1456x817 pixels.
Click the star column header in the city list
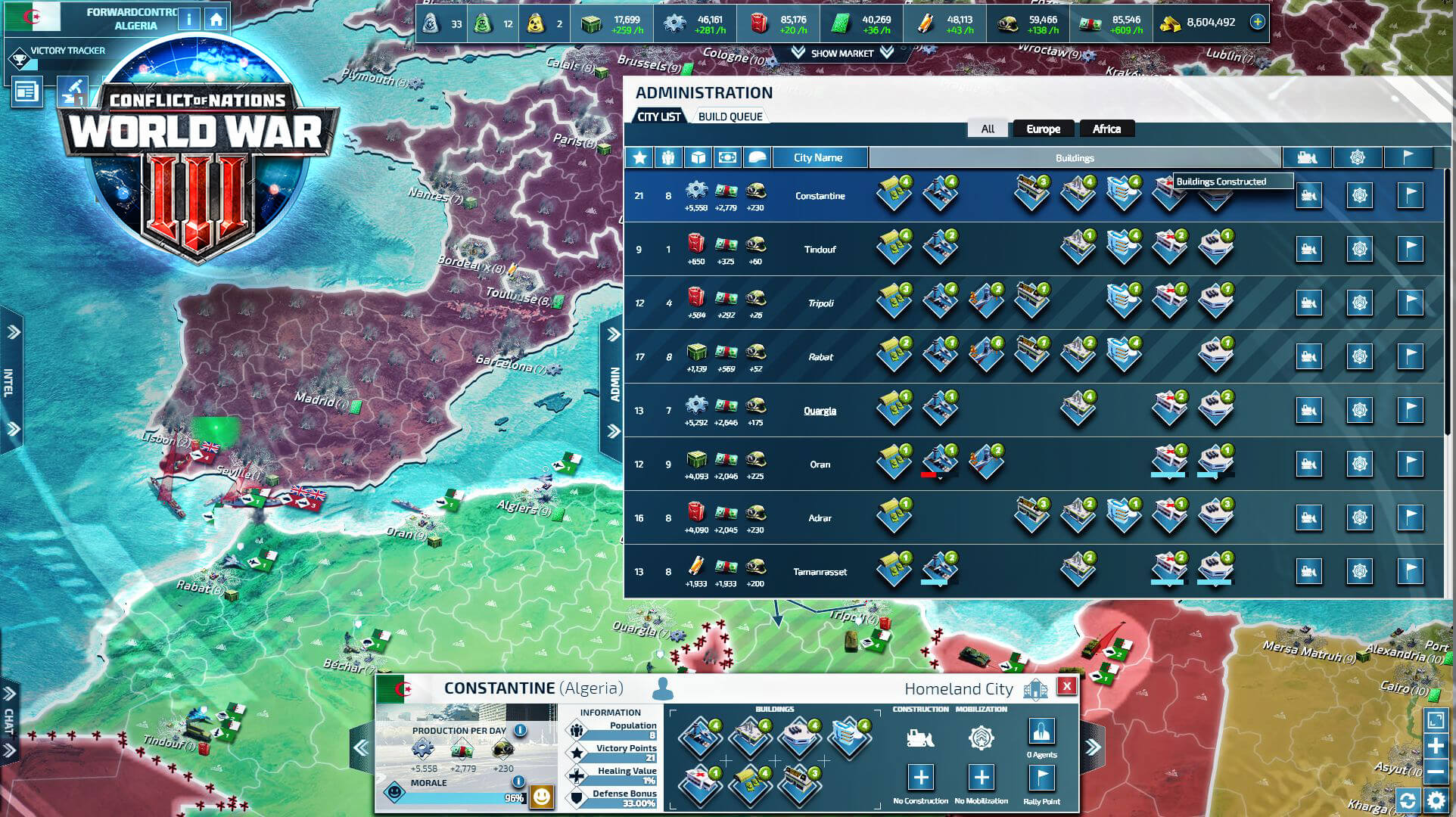click(x=640, y=157)
